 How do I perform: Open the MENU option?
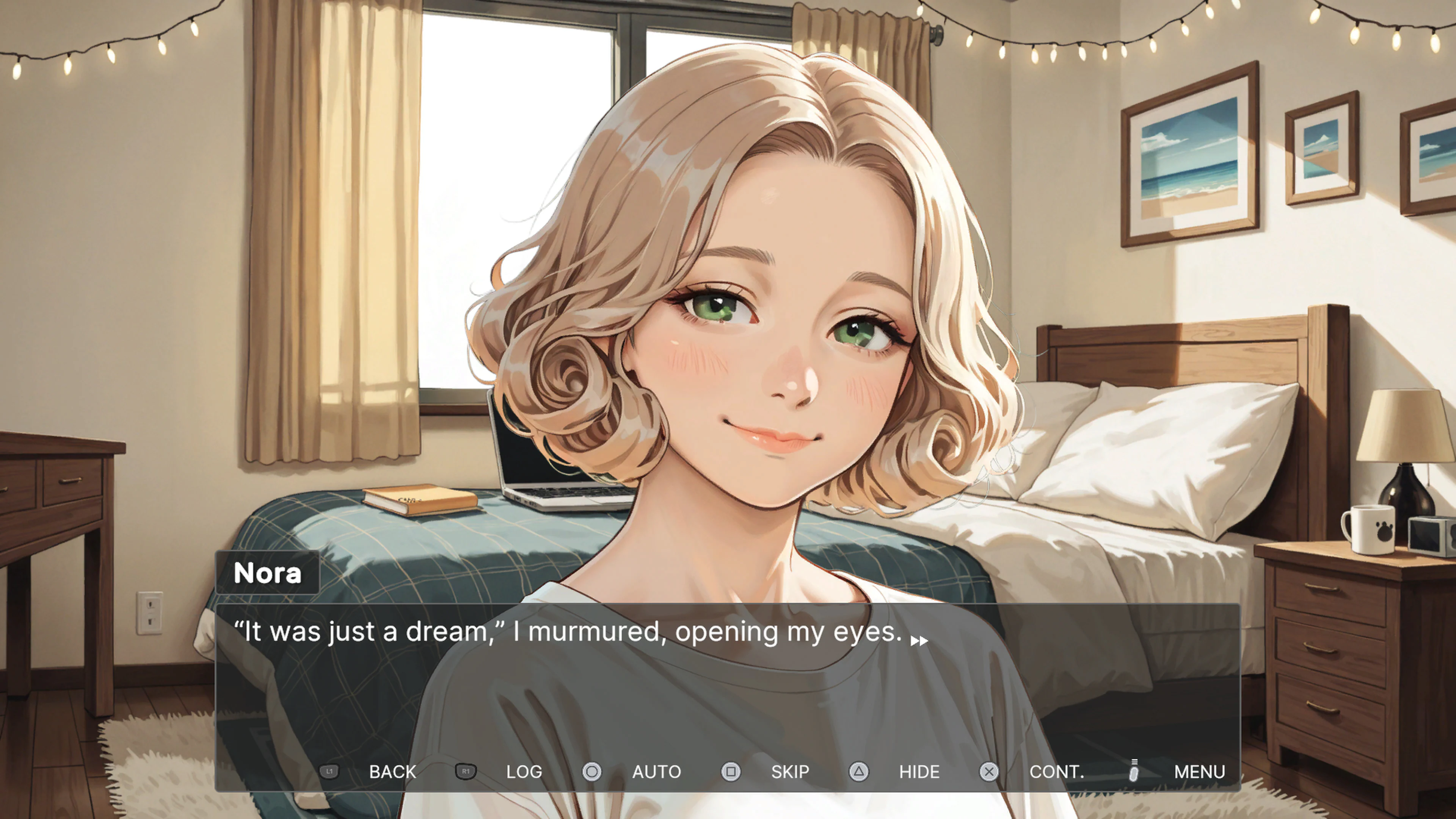[1199, 772]
